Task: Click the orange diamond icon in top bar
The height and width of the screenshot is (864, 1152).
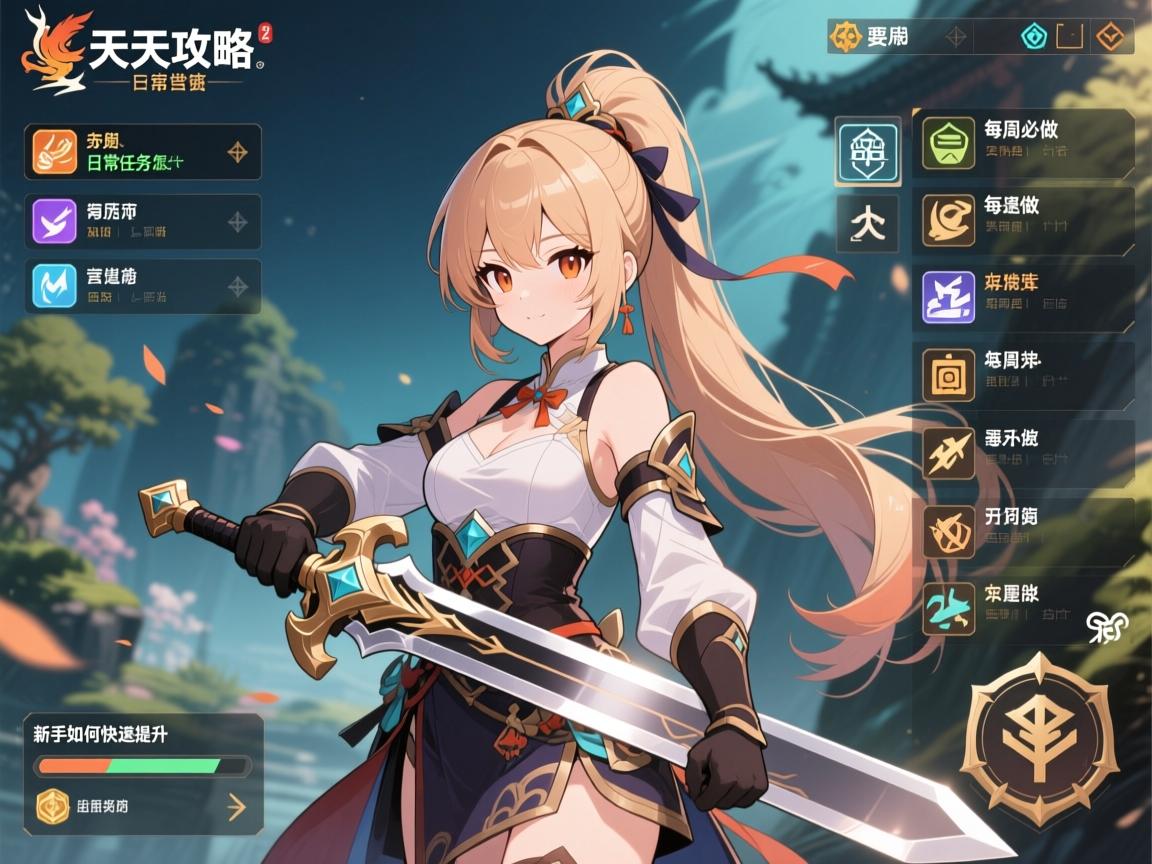Action: click(x=1108, y=37)
